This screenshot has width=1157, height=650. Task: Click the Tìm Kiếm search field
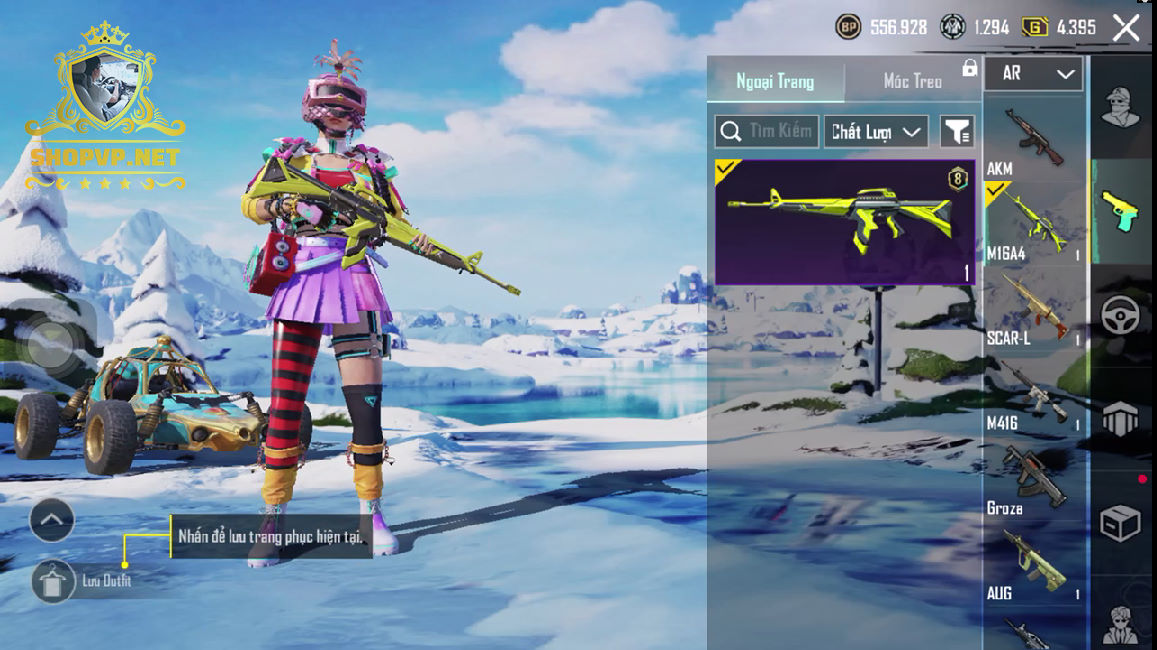pyautogui.click(x=767, y=131)
